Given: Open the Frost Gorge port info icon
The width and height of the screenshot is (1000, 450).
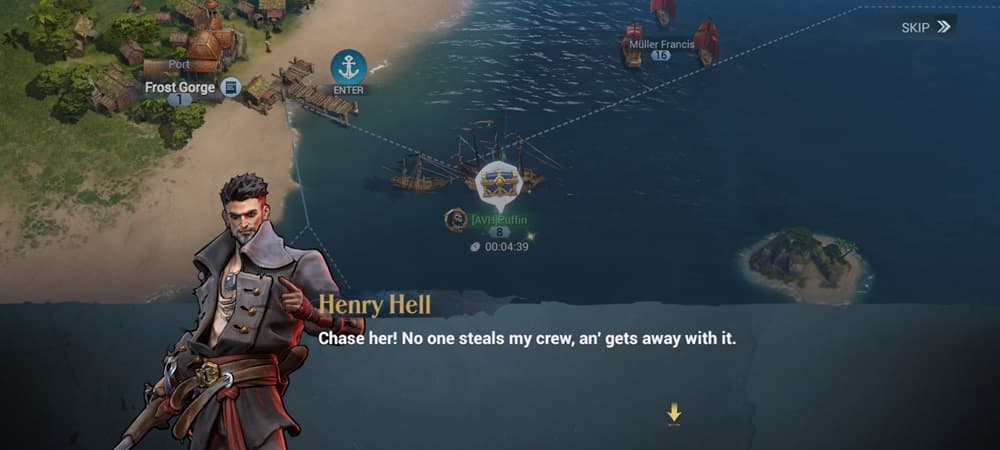Looking at the screenshot, I should tap(231, 88).
